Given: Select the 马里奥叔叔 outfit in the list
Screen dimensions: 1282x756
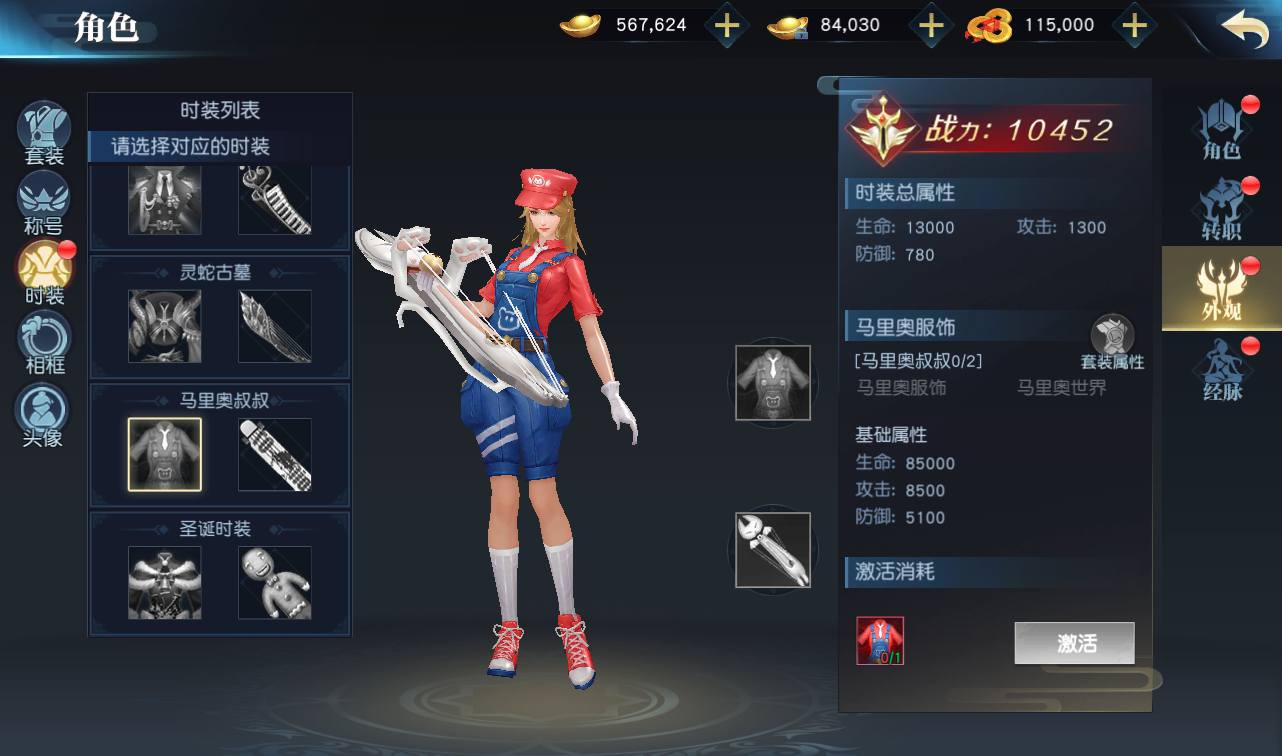Looking at the screenshot, I should [x=165, y=455].
